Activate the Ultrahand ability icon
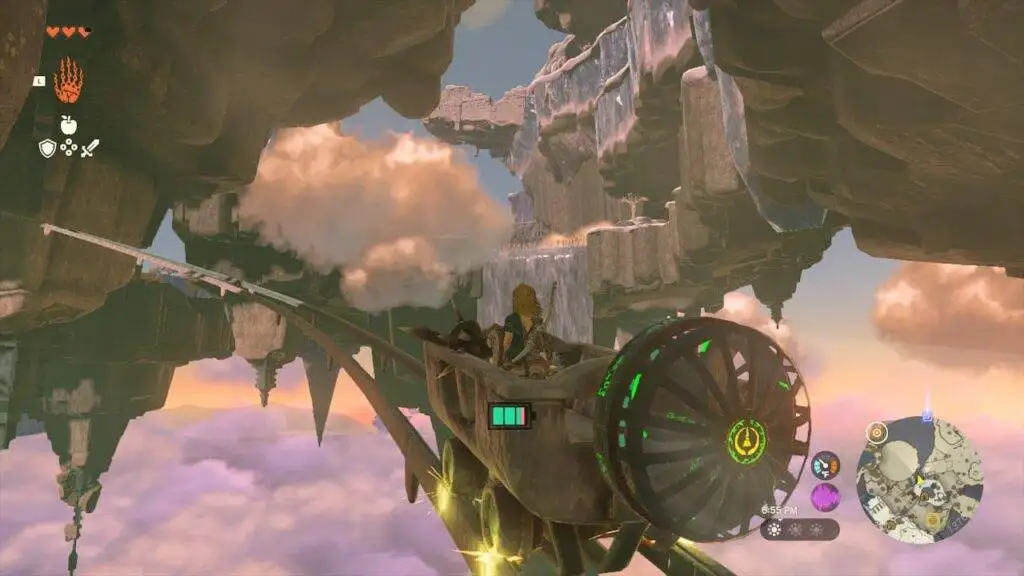 pyautogui.click(x=68, y=82)
